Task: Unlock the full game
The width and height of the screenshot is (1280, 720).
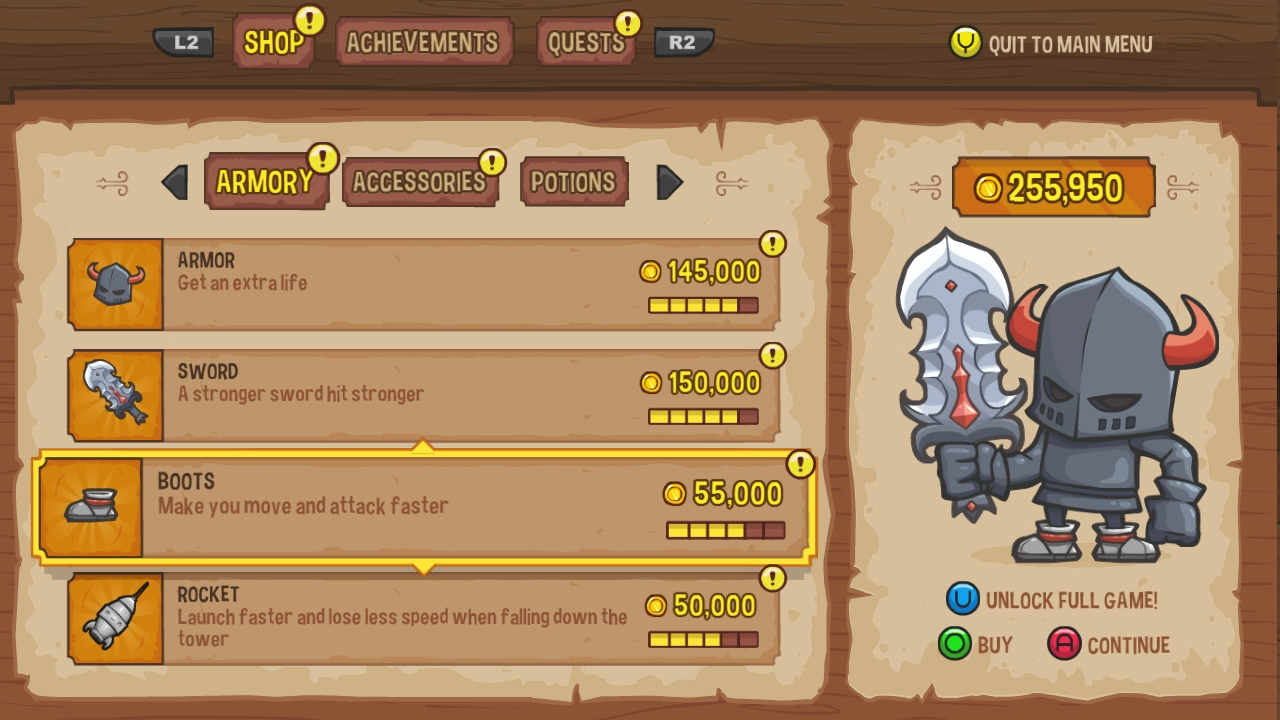Action: click(x=1052, y=600)
